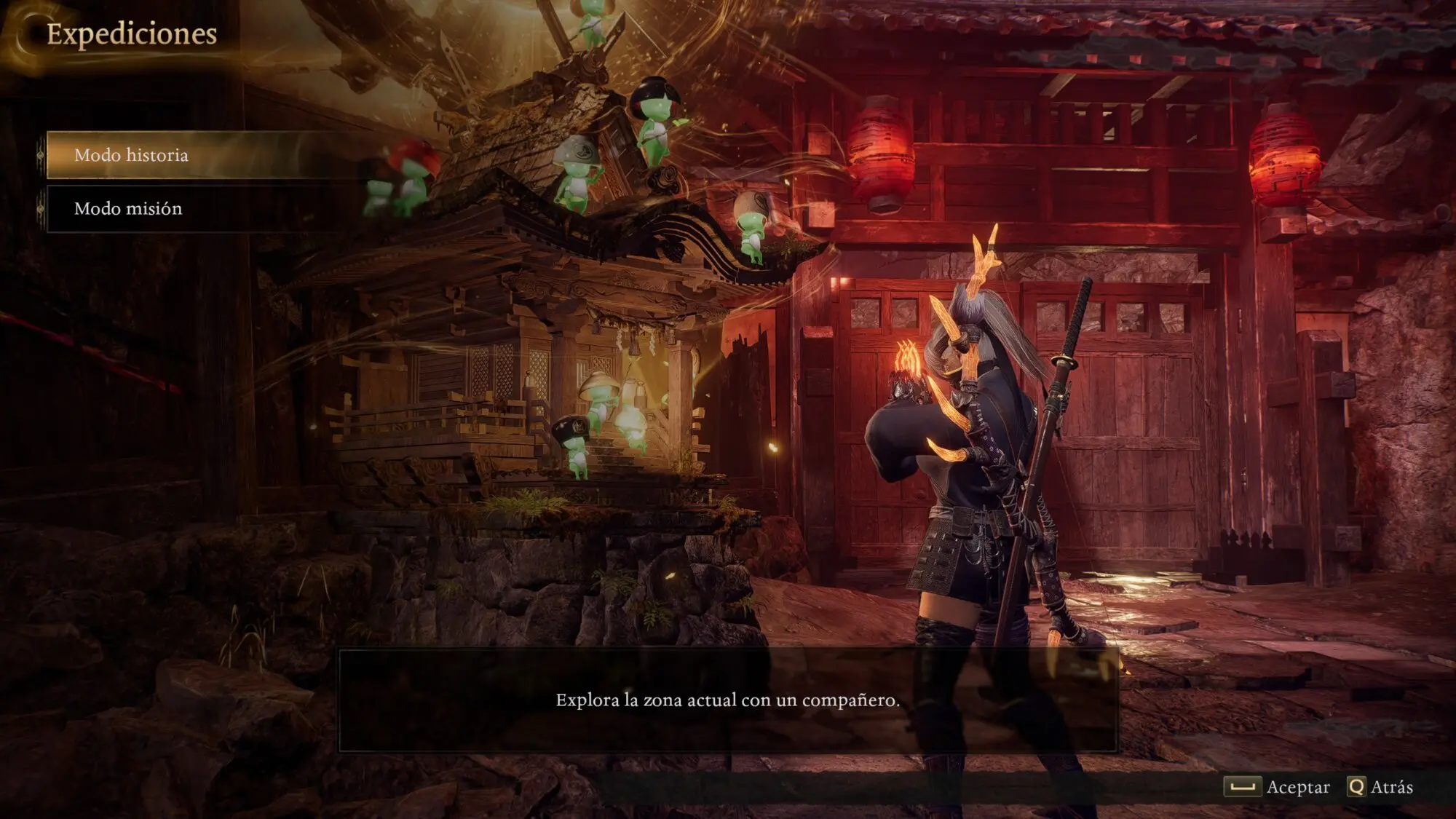Select the Modo historia option
The image size is (1456, 819).
tap(132, 155)
